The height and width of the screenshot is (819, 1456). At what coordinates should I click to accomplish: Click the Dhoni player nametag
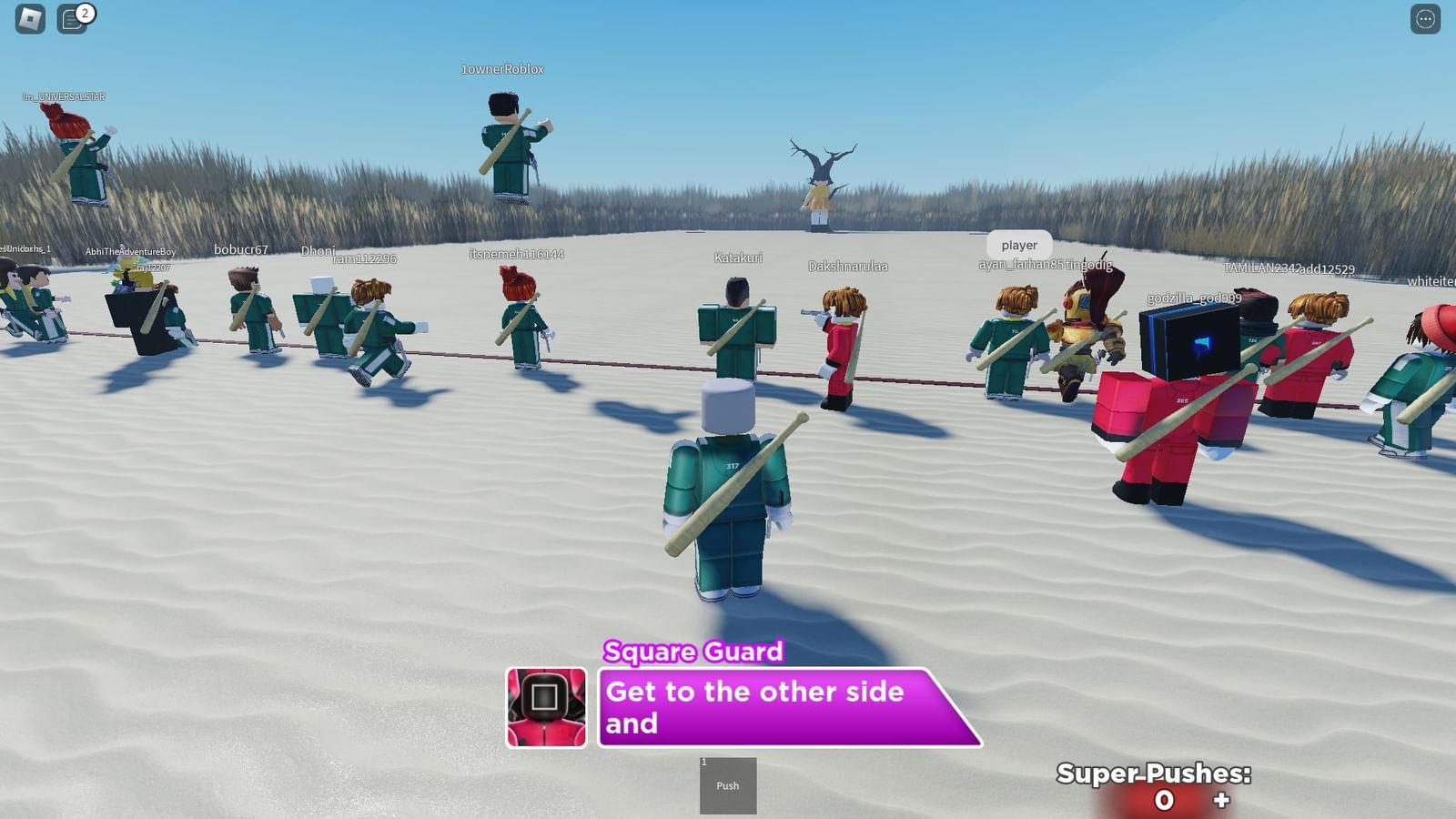click(x=319, y=250)
